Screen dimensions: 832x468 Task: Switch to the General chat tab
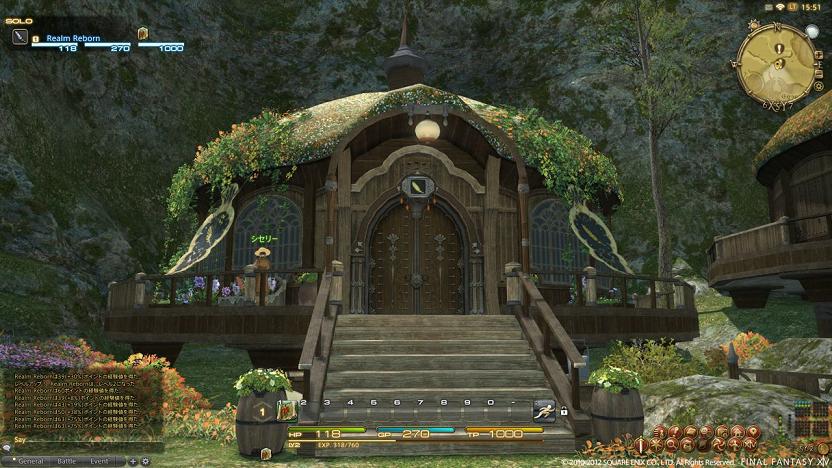[x=29, y=461]
